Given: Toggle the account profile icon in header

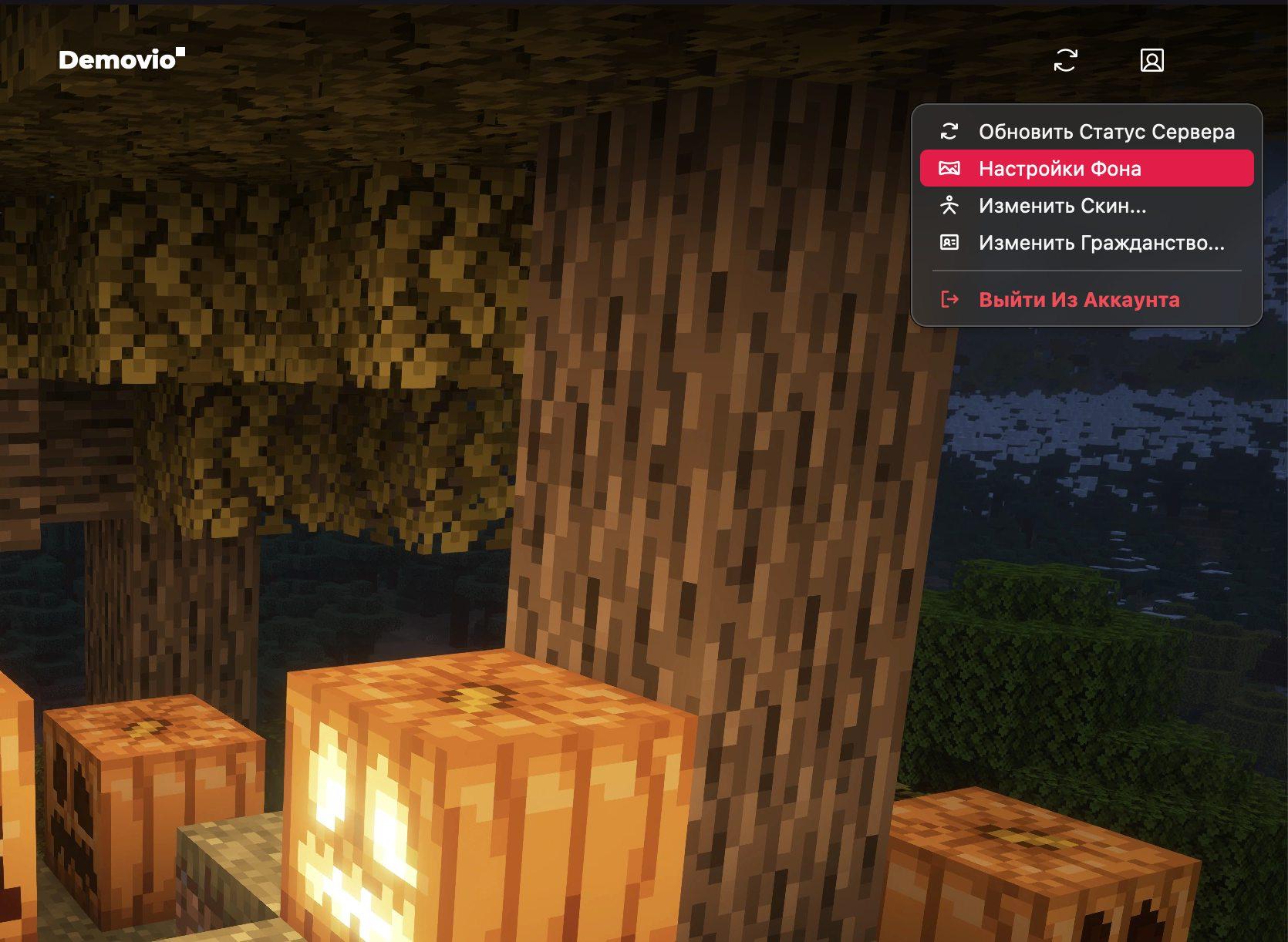Looking at the screenshot, I should (x=1151, y=60).
